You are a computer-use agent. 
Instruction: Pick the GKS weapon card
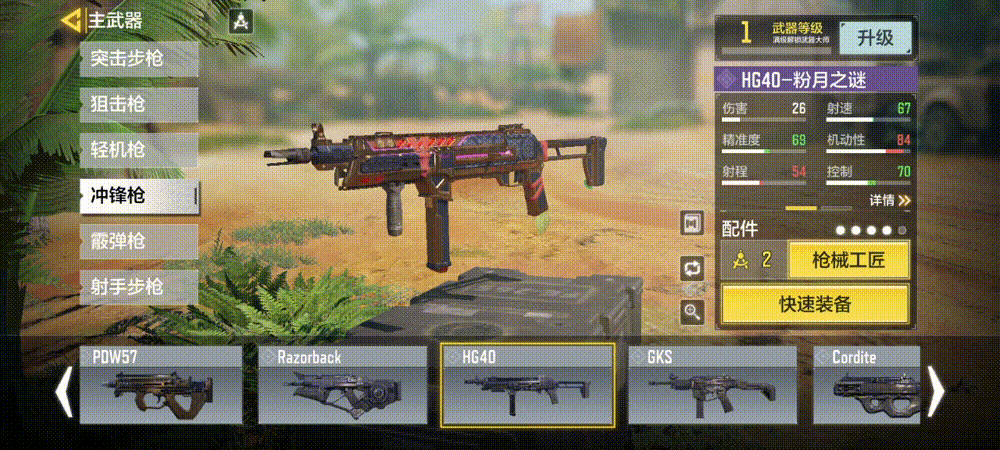click(712, 385)
